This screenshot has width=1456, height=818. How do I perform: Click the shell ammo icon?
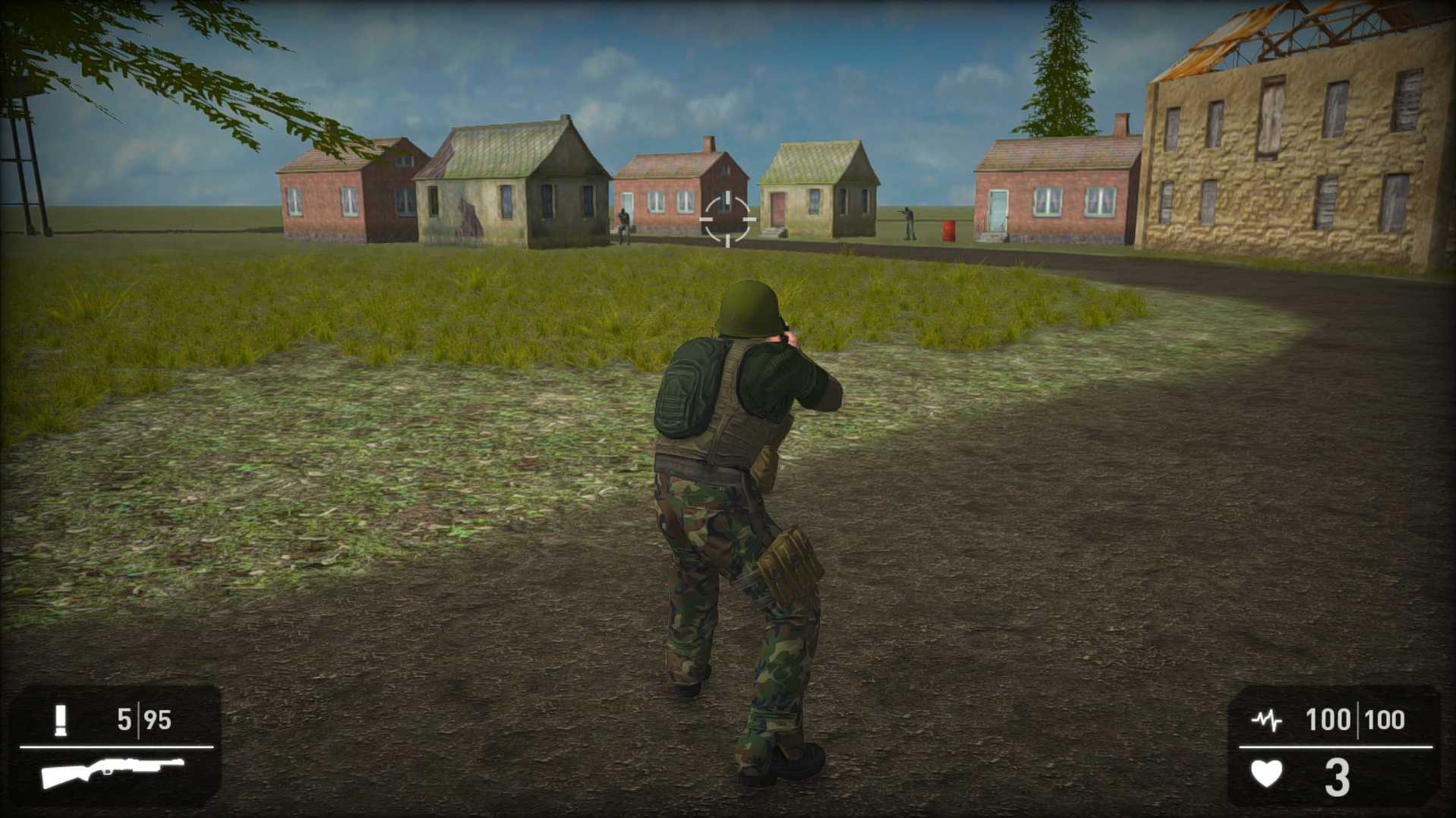tap(61, 720)
